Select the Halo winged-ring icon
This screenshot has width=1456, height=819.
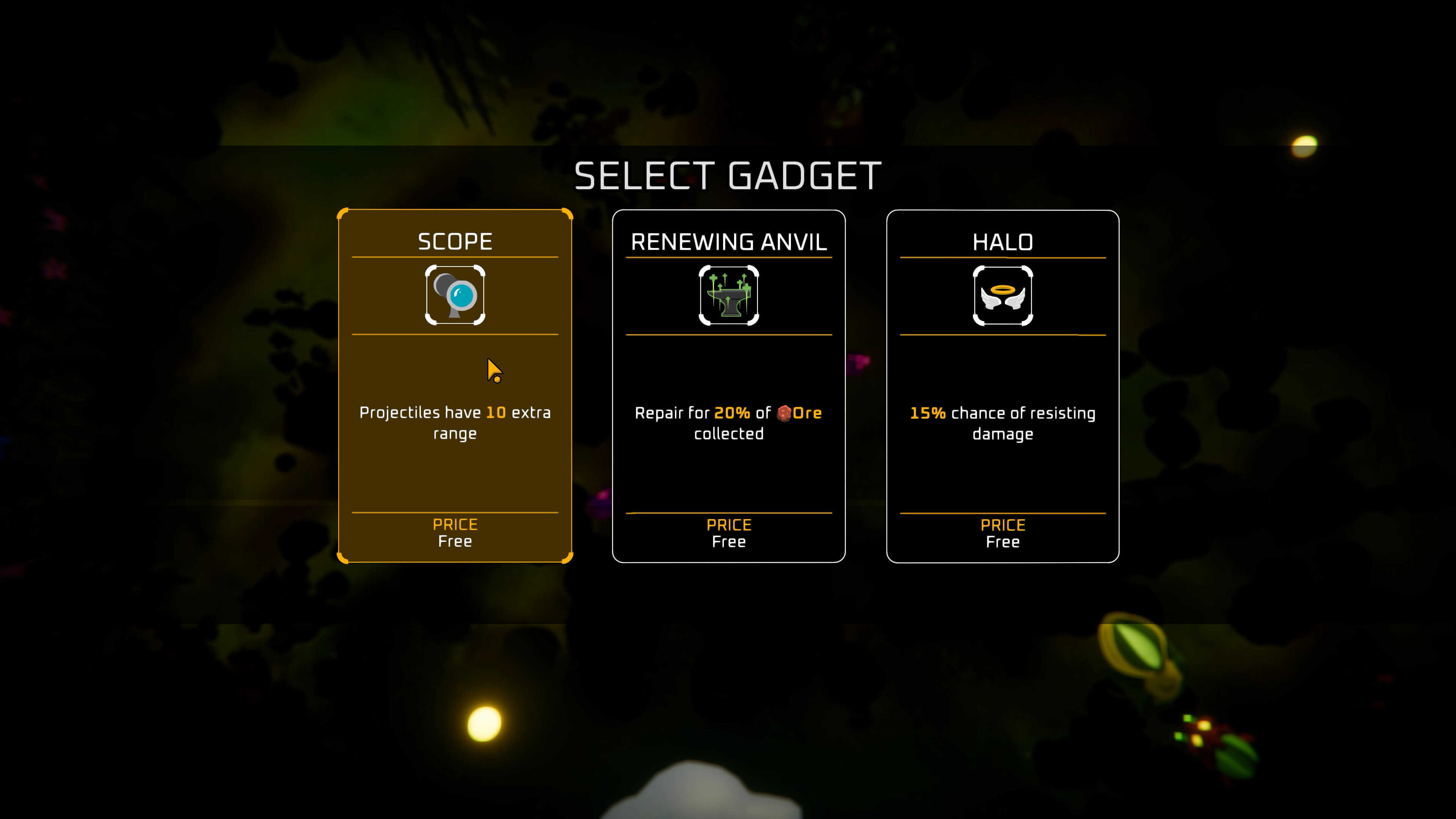(x=1003, y=295)
